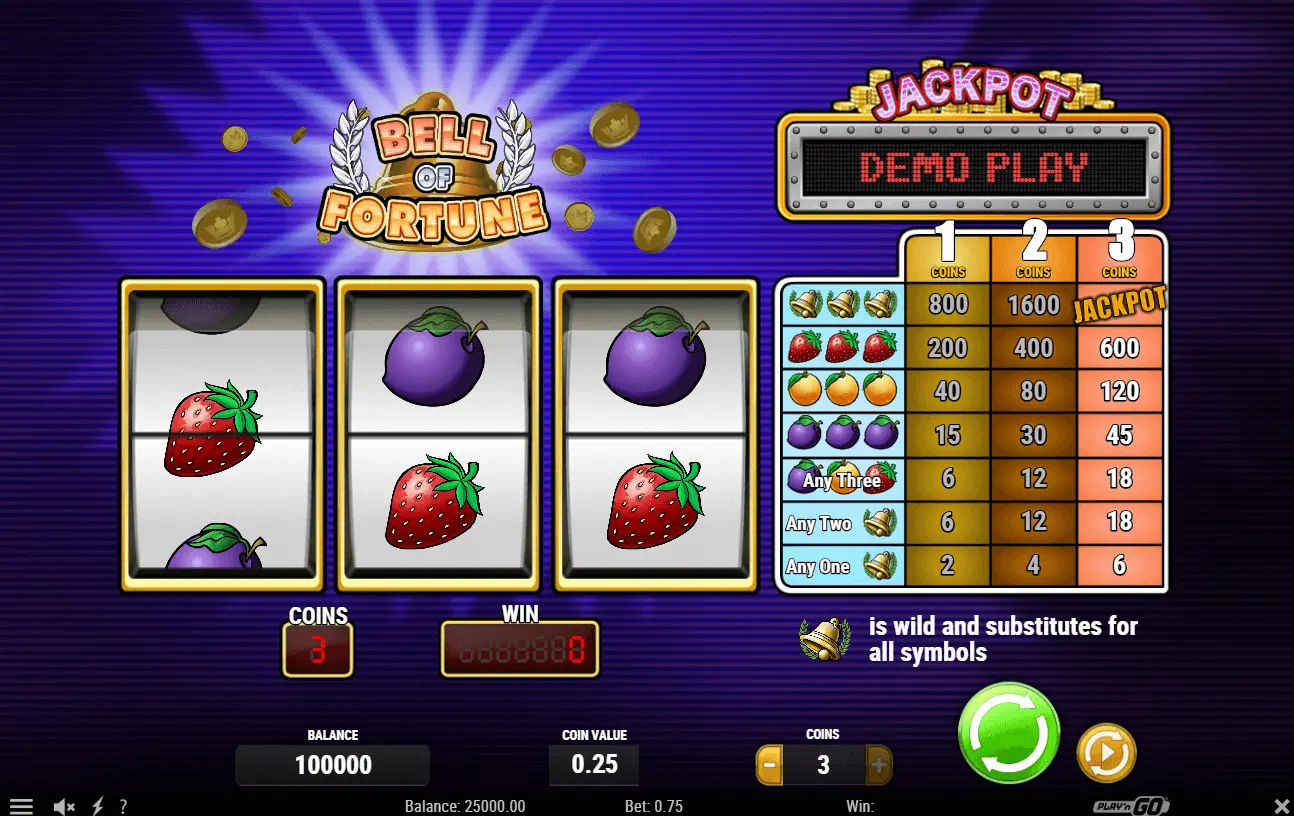1294x816 pixels.
Task: Select the Coin Value field
Action: (594, 765)
